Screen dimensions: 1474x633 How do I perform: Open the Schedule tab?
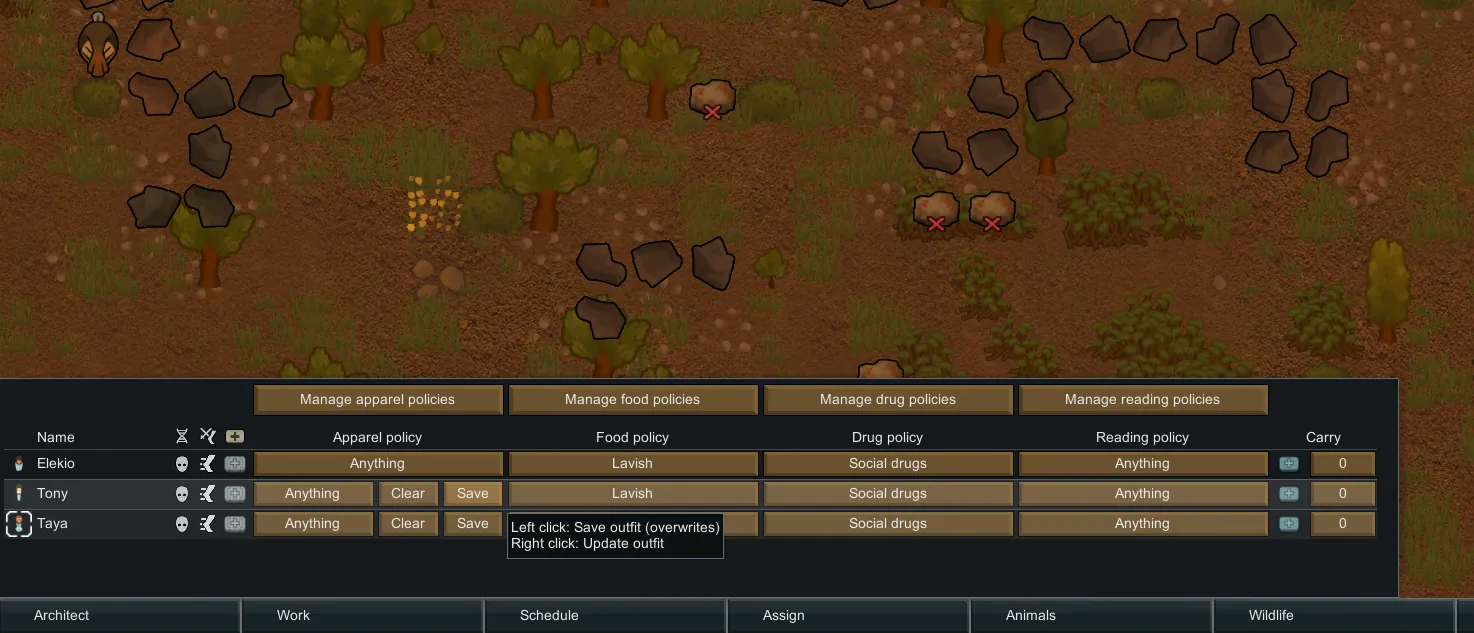coord(549,616)
